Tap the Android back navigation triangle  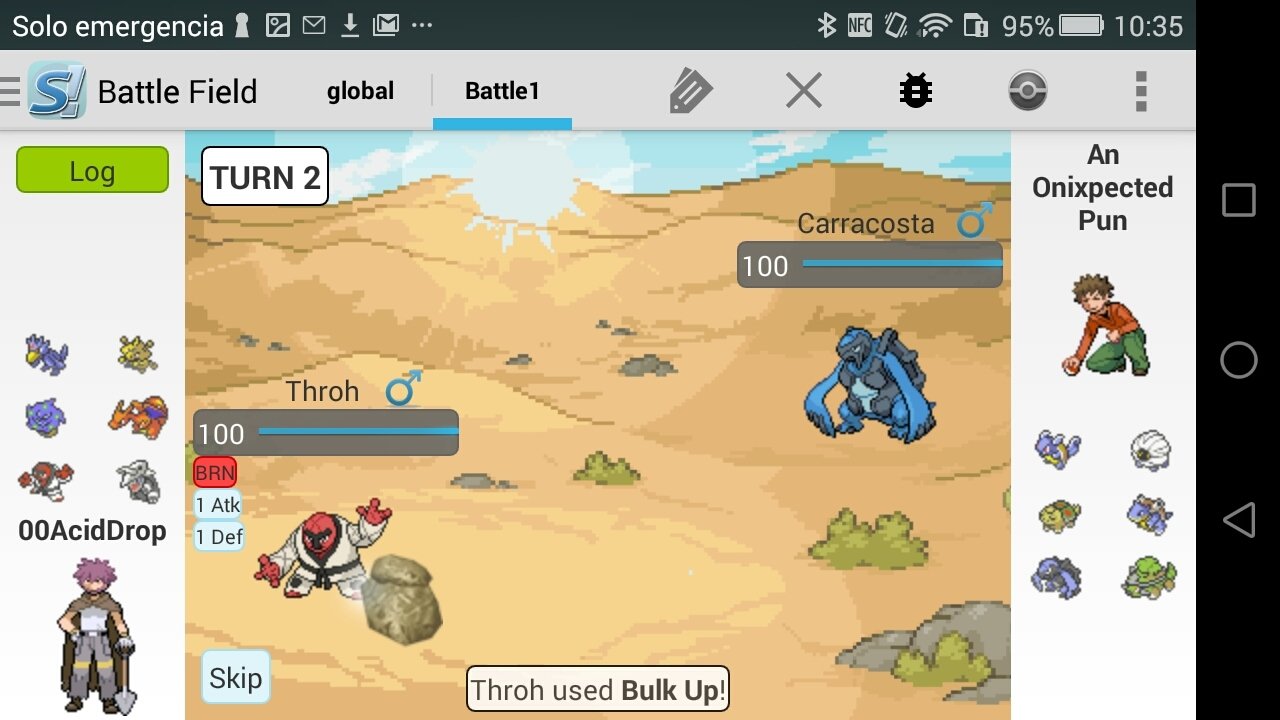pyautogui.click(x=1238, y=520)
